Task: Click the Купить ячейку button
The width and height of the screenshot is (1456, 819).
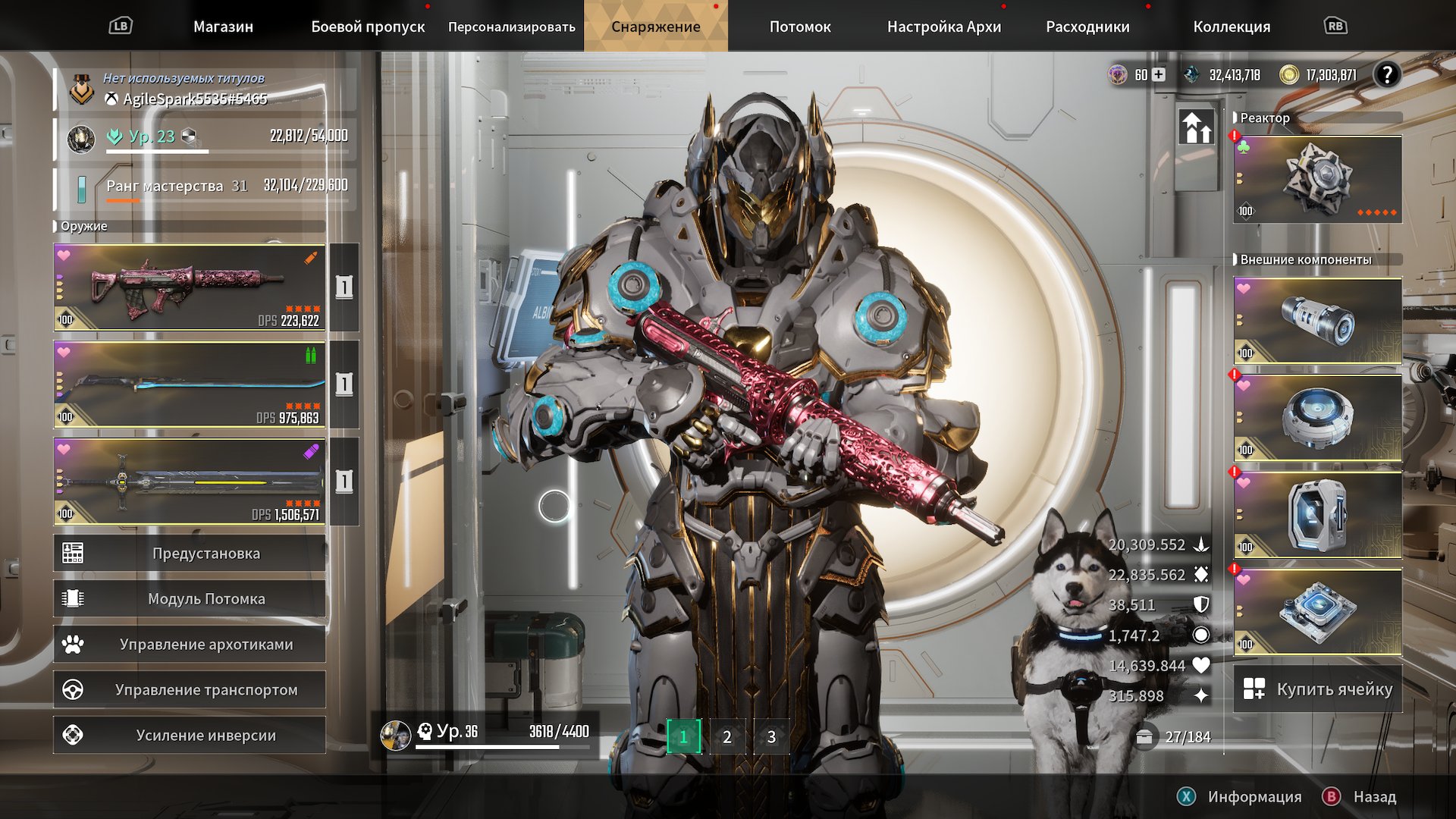Action: (x=1318, y=689)
